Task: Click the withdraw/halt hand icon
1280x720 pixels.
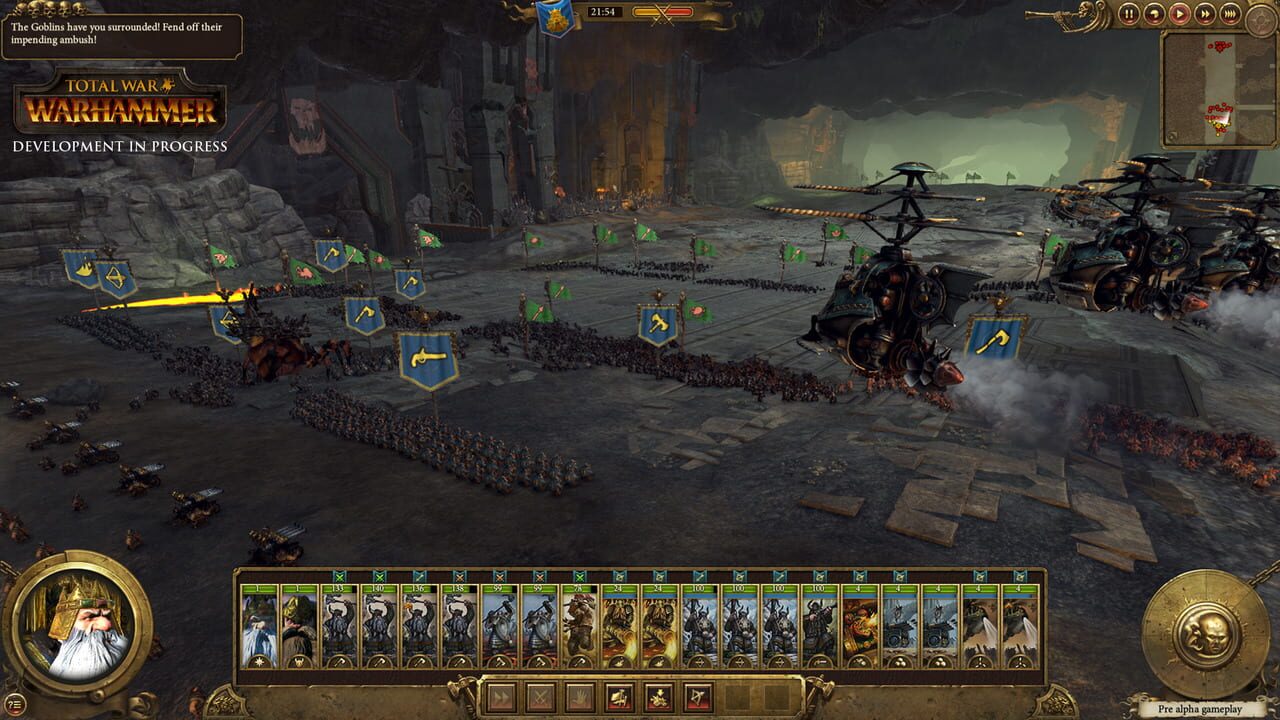Action: tap(580, 697)
